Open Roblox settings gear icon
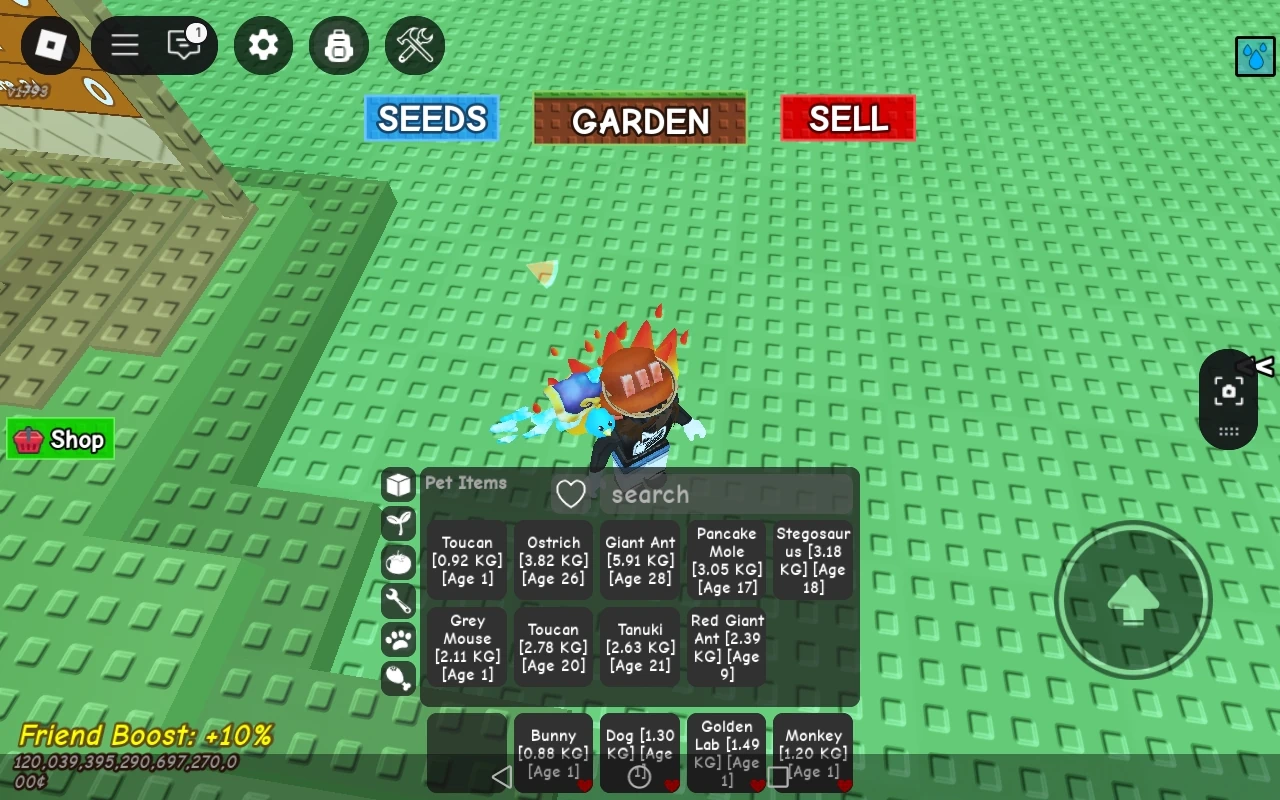This screenshot has width=1280, height=800. (x=263, y=45)
